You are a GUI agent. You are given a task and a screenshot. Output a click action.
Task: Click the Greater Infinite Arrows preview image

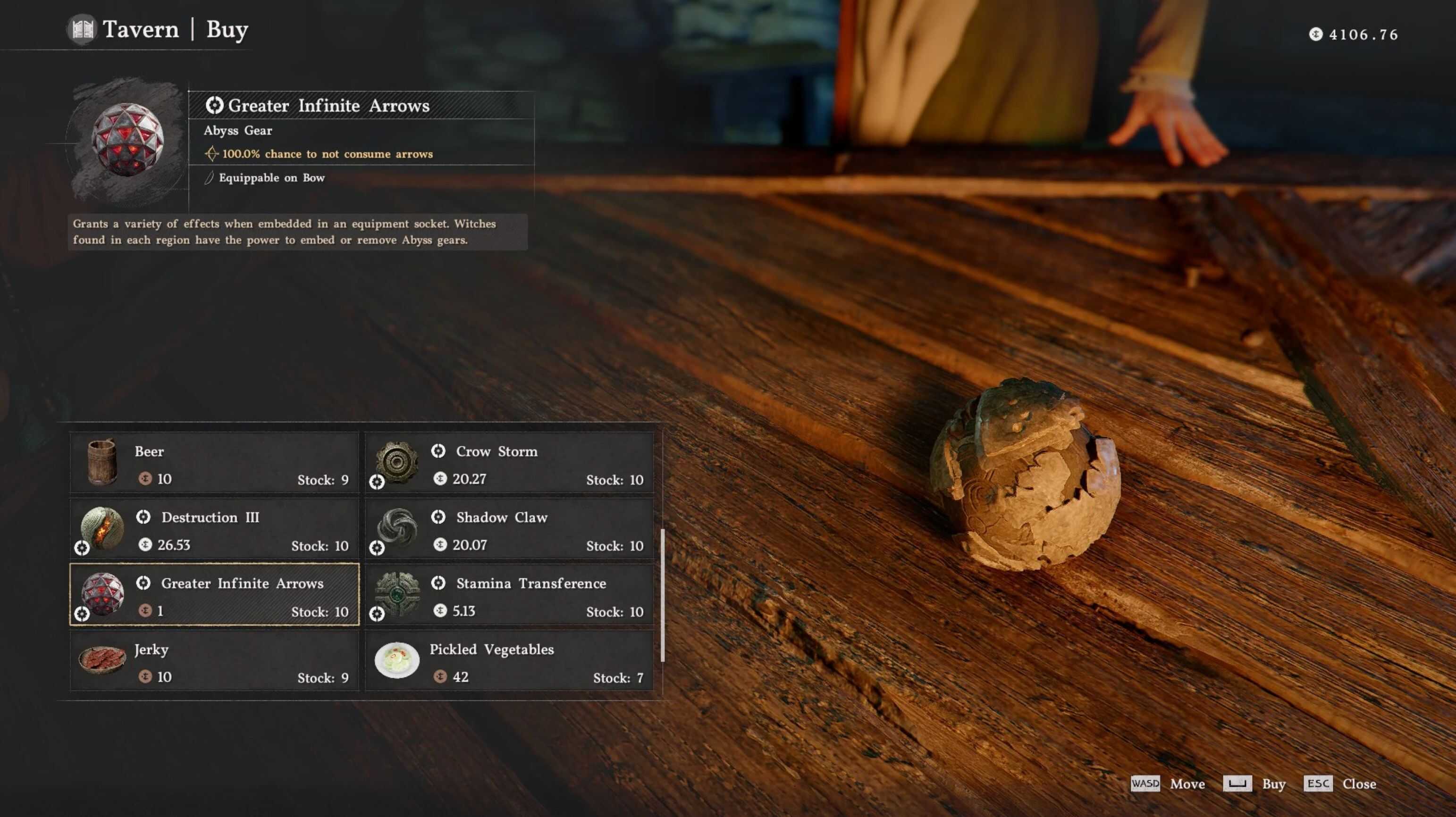pyautogui.click(x=128, y=140)
